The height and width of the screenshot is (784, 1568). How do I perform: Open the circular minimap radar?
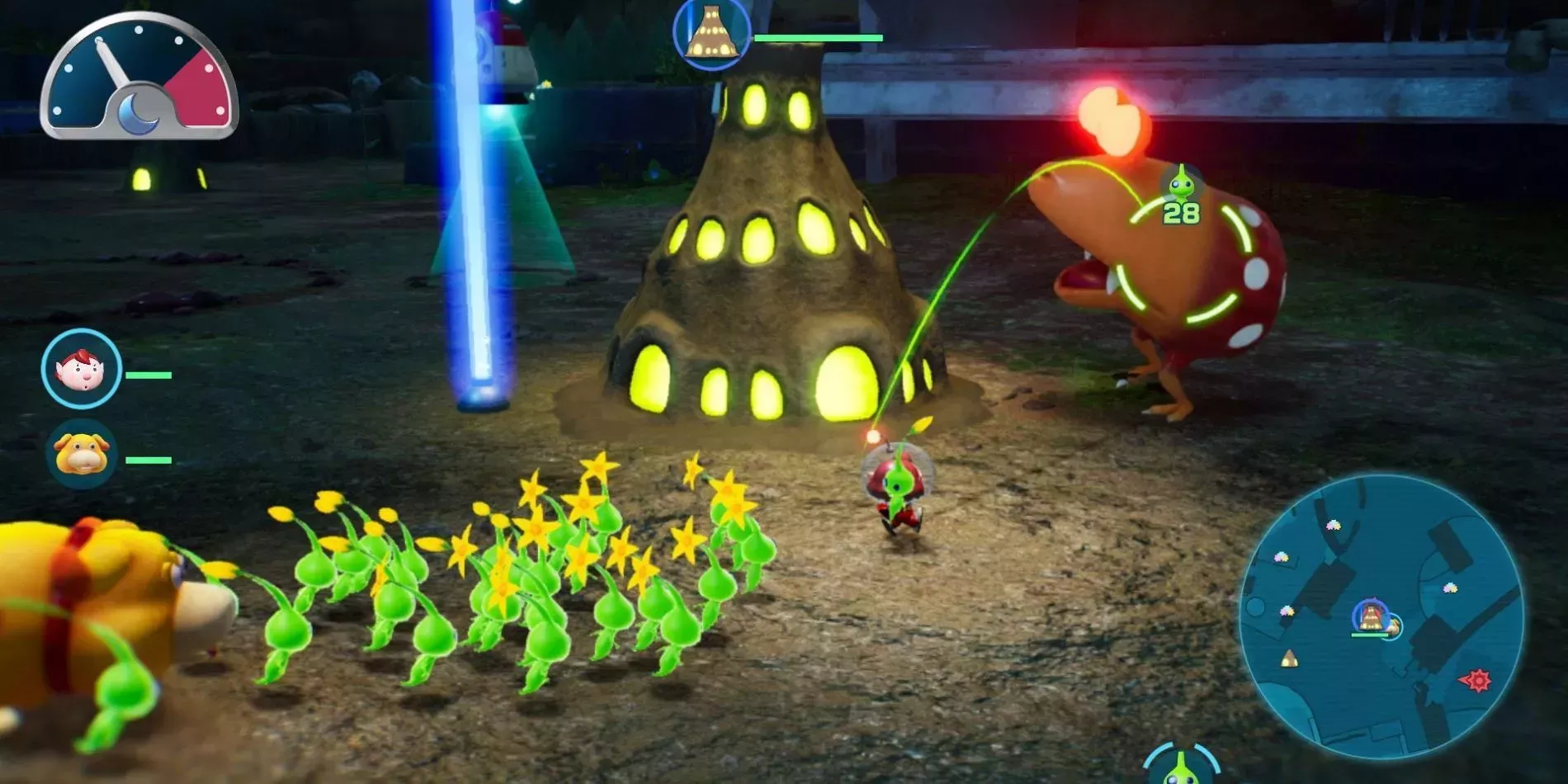pyautogui.click(x=1381, y=616)
